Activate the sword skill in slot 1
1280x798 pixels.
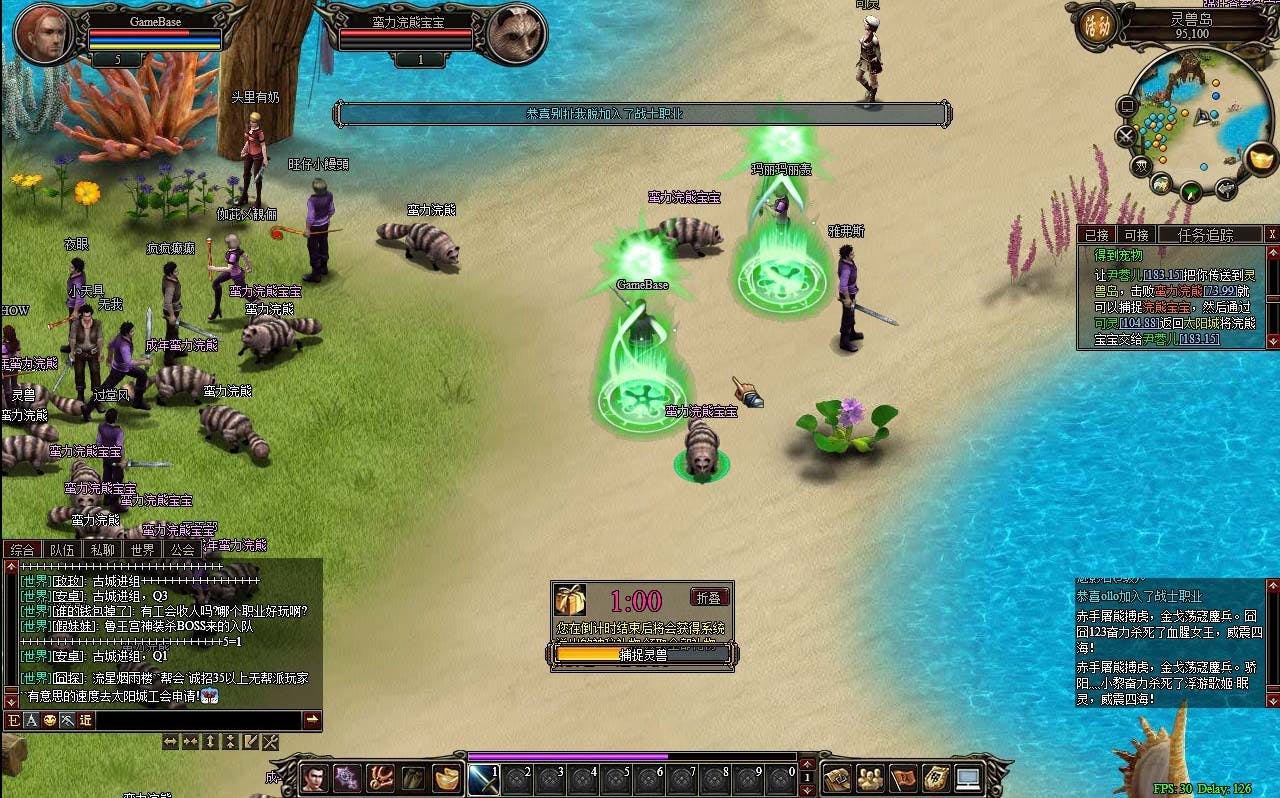(x=485, y=779)
